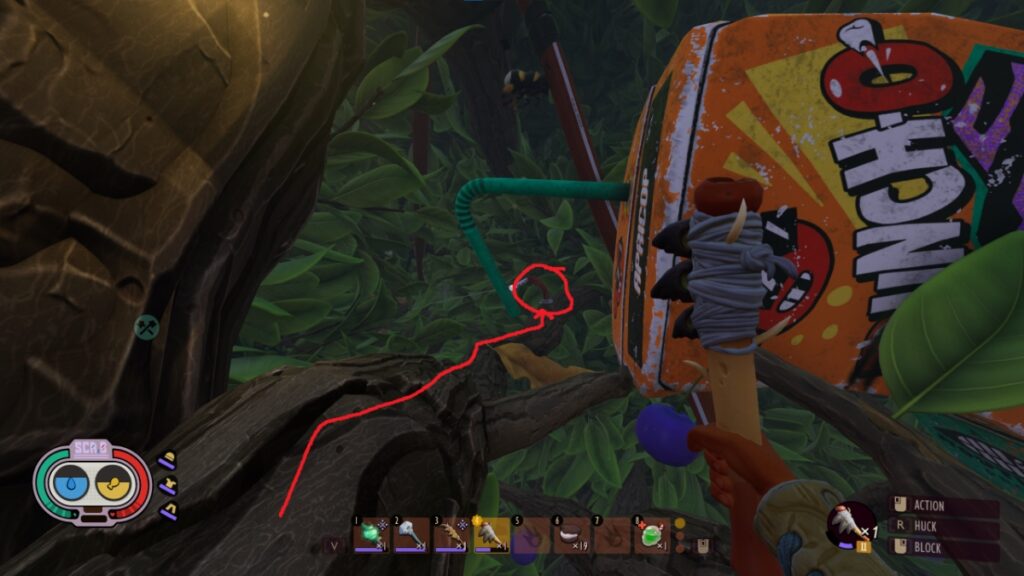Click the crossed-axes waypoint marker
Viewport: 1024px width, 576px height.
(148, 326)
